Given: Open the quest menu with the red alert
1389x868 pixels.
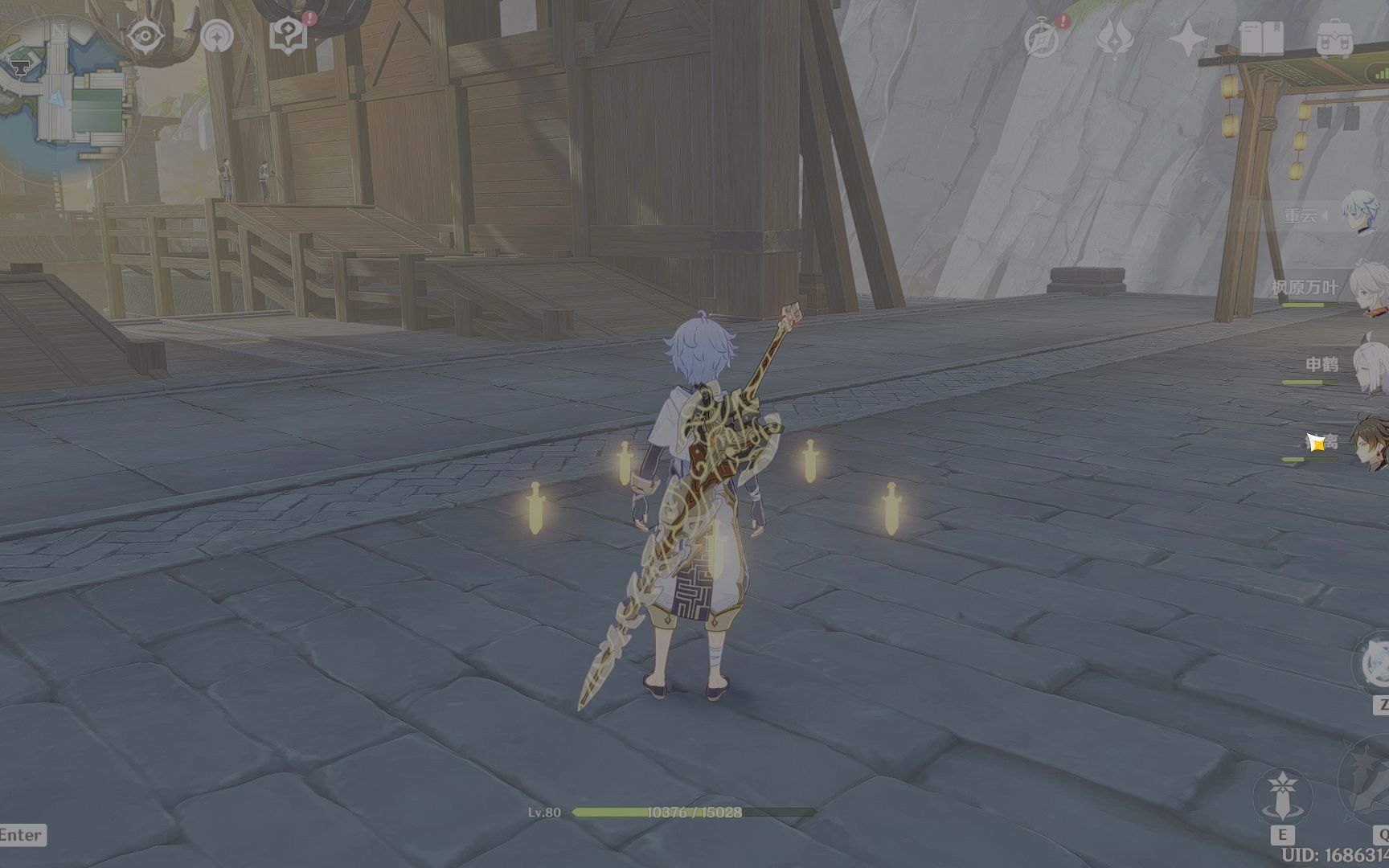Looking at the screenshot, I should point(289,35).
